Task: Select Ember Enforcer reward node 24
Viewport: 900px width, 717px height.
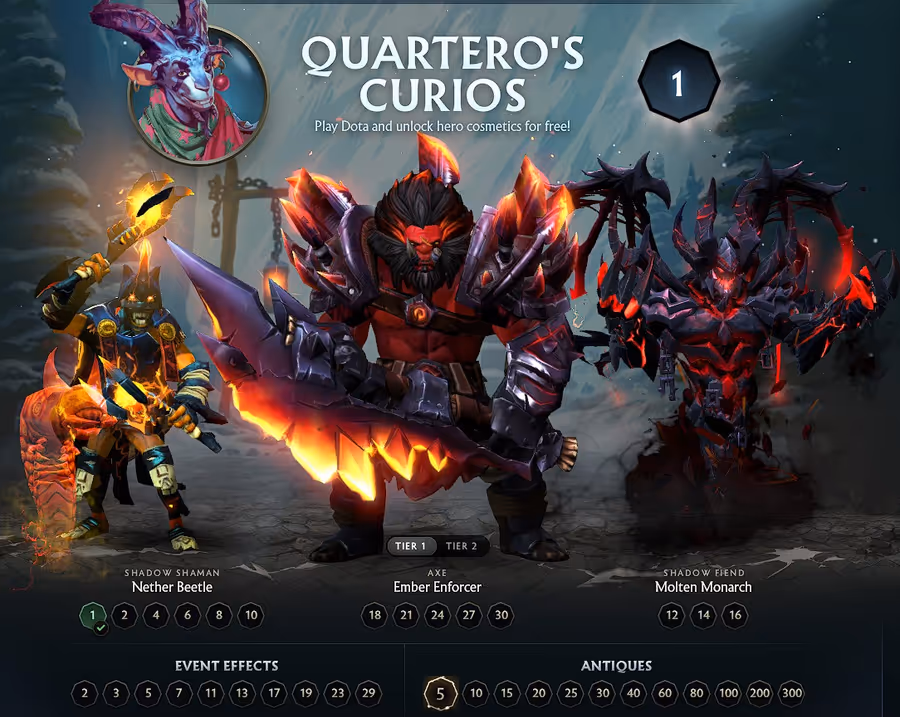Action: click(x=438, y=615)
